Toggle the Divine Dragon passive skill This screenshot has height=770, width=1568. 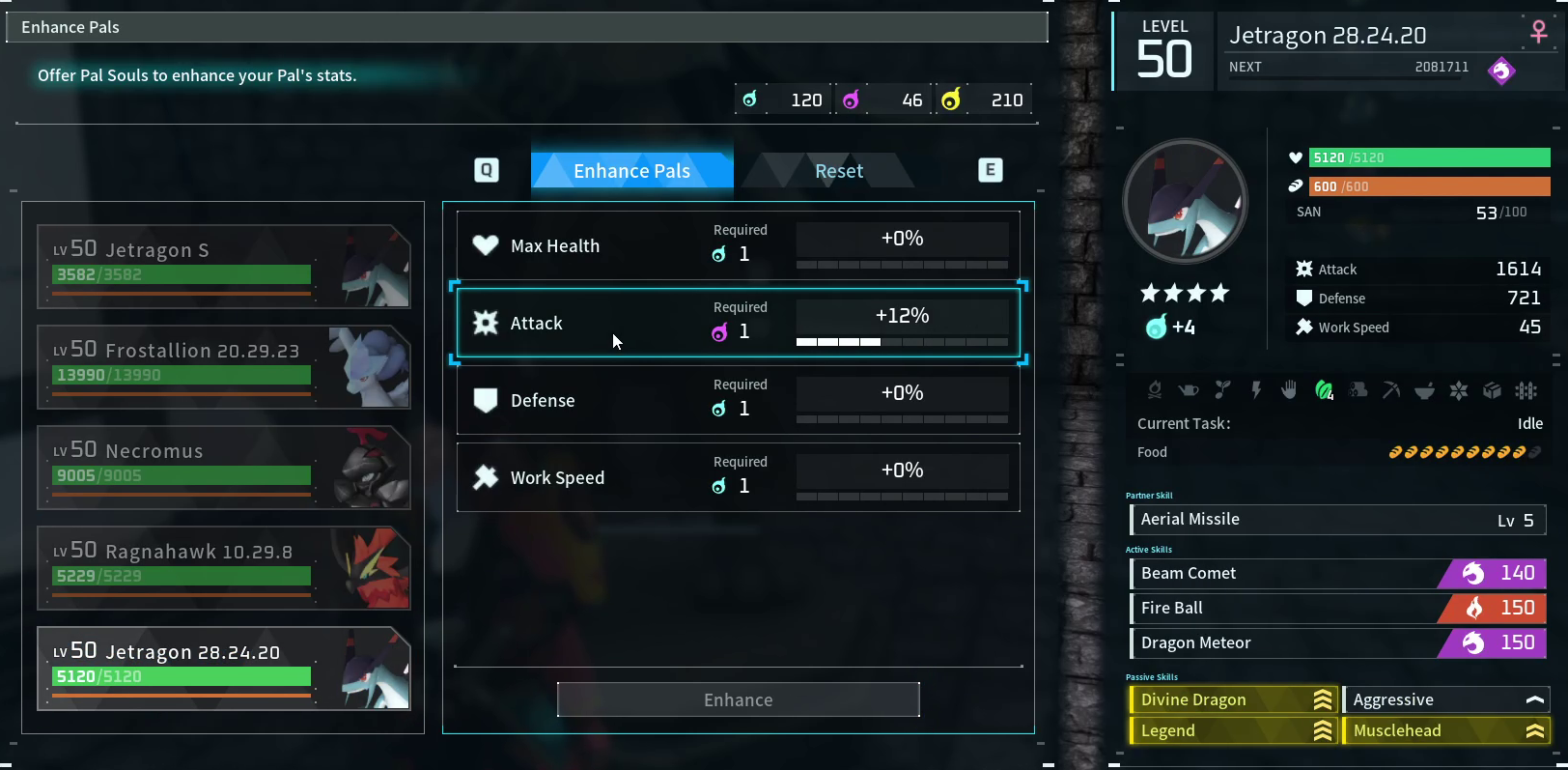click(1233, 699)
